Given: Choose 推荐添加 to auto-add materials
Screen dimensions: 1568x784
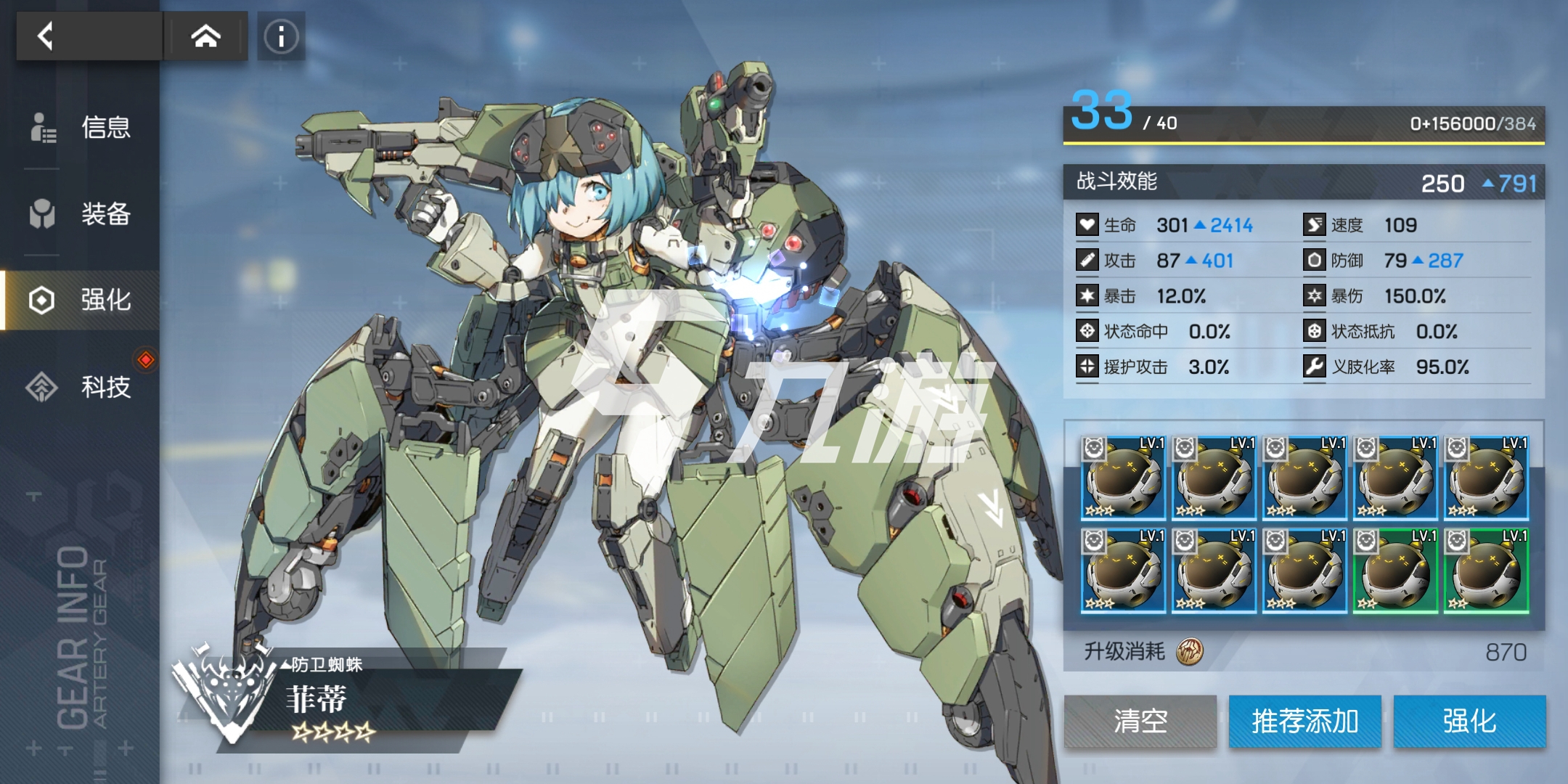Looking at the screenshot, I should point(1304,721).
